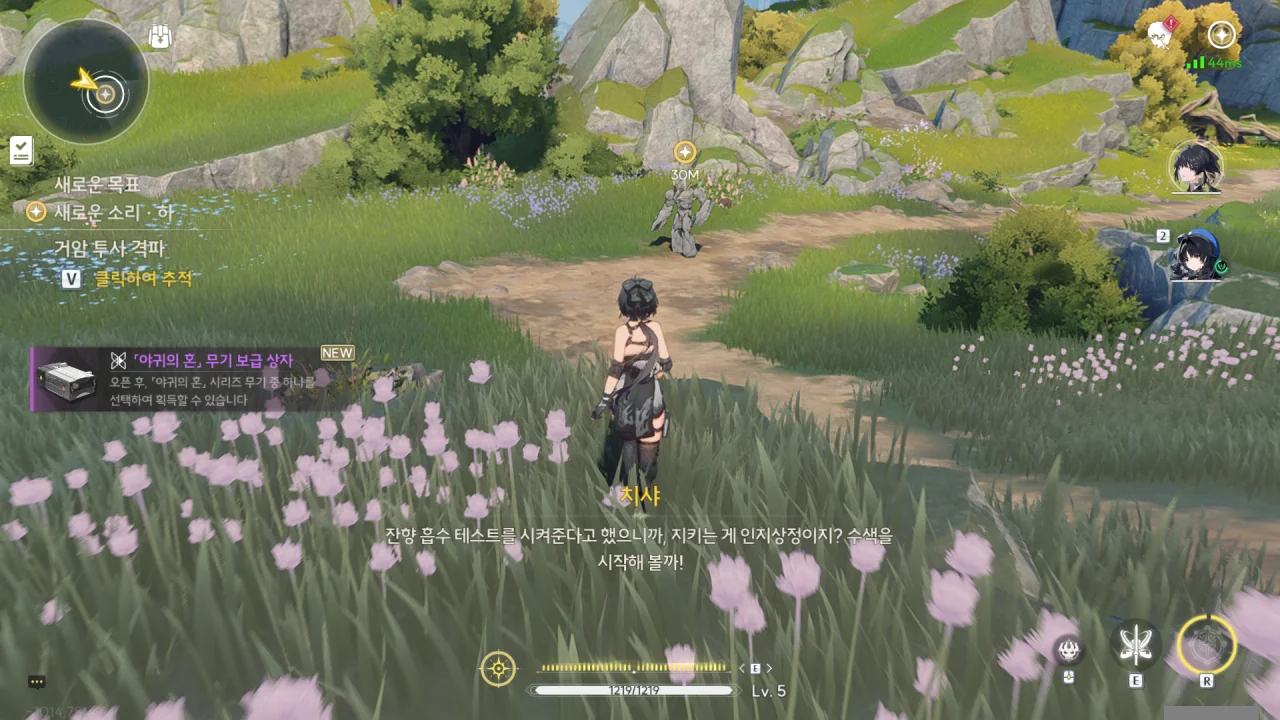
Task: Toggle the yellow target lock icon
Action: pyautogui.click(x=498, y=668)
